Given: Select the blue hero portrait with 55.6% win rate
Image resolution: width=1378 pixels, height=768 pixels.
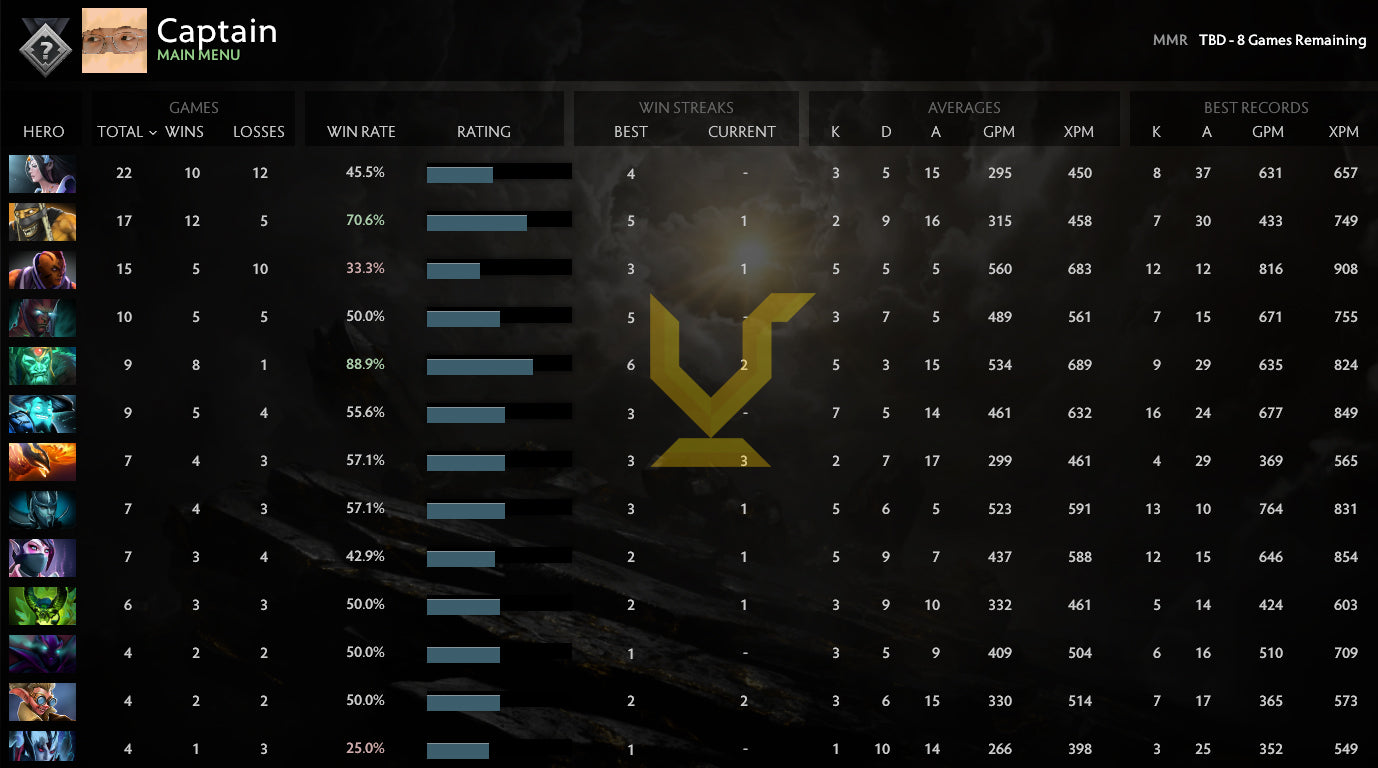Looking at the screenshot, I should point(42,413).
